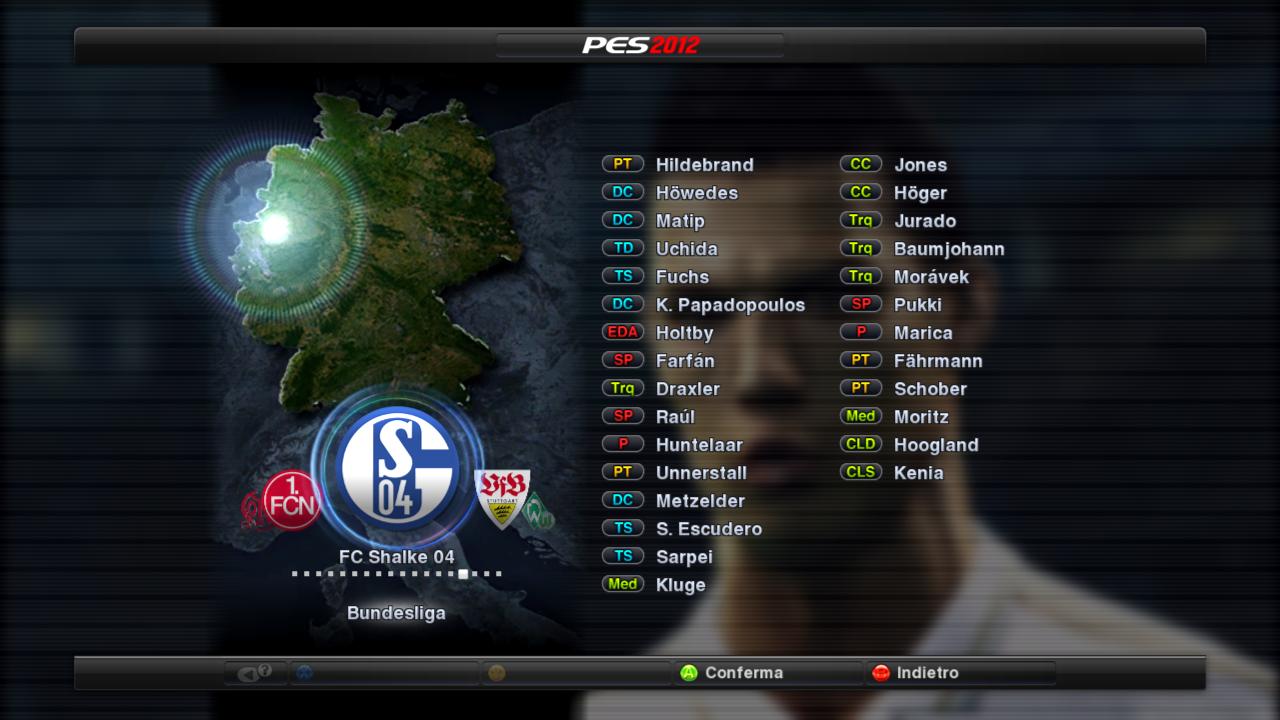This screenshot has height=720, width=1280.
Task: Click the Conferma button
Action: (743, 673)
